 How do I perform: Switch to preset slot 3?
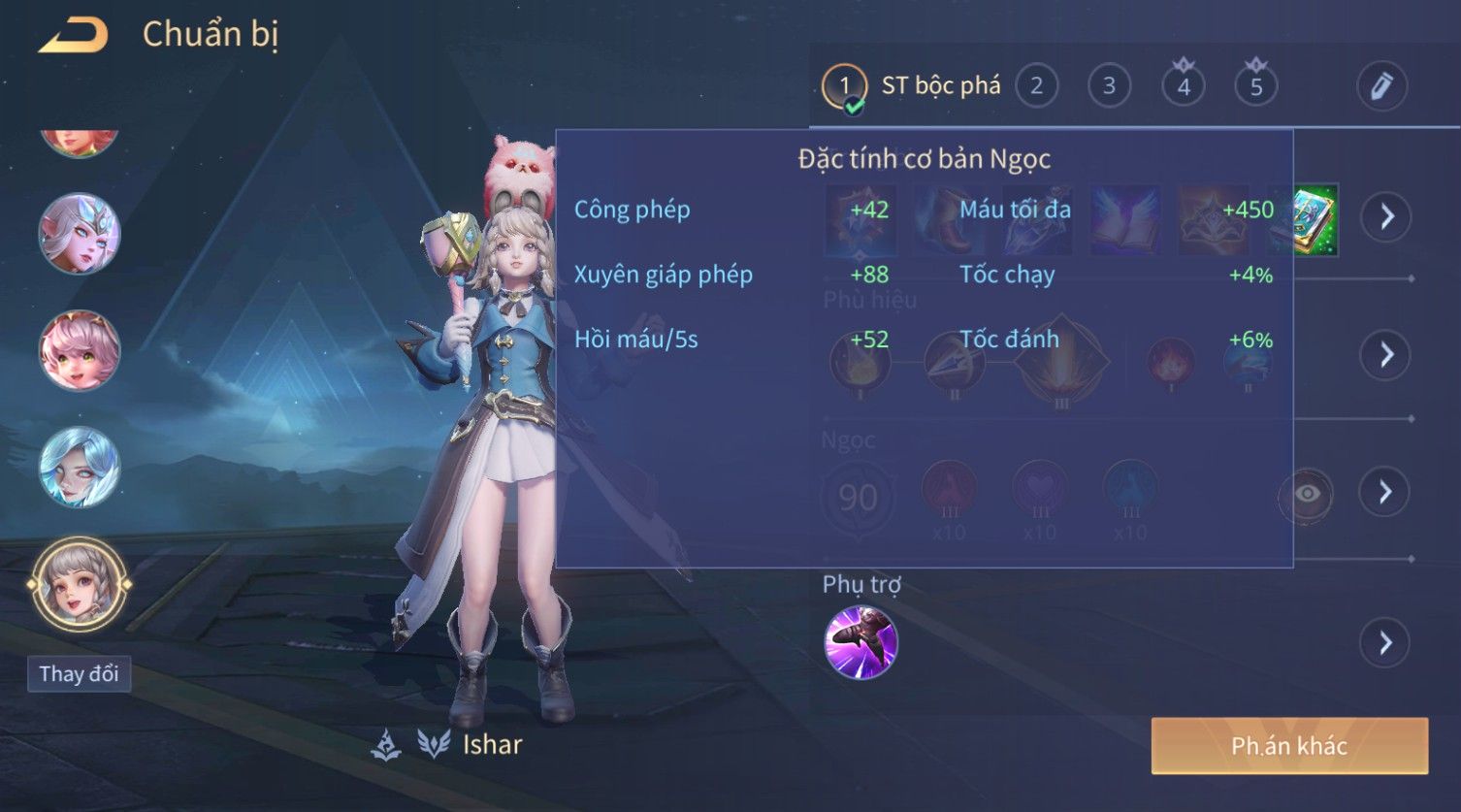pos(1109,86)
